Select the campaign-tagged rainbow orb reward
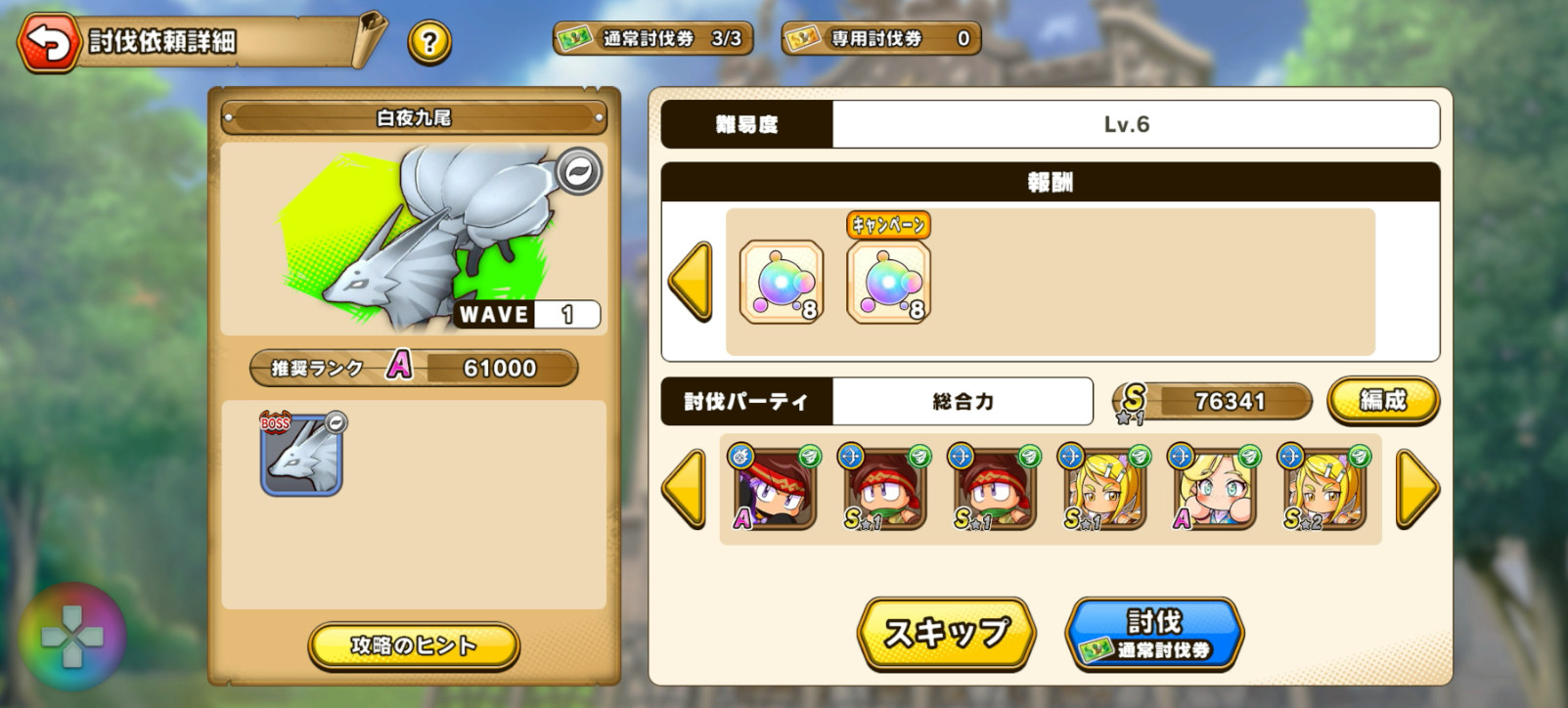Screen dimensions: 1568x708 click(x=888, y=282)
